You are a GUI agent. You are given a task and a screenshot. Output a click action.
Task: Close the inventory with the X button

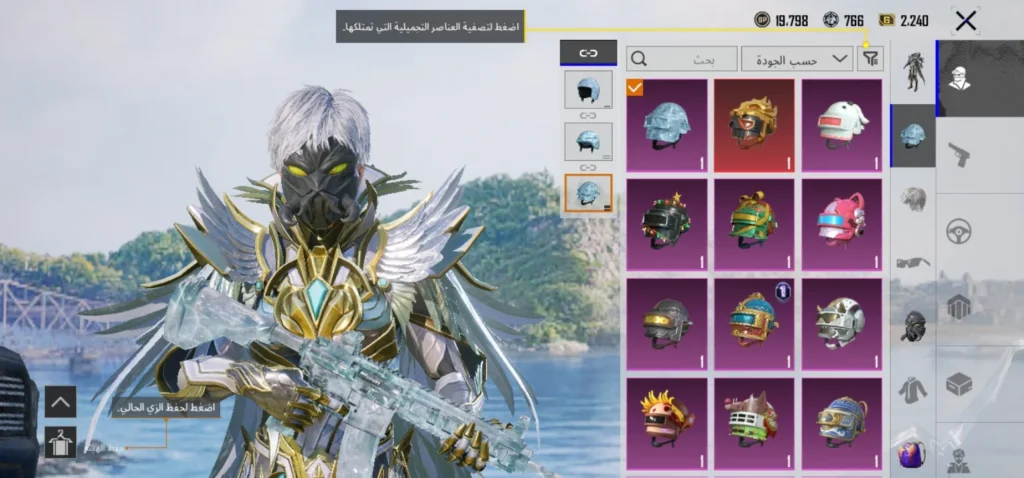pyautogui.click(x=965, y=20)
